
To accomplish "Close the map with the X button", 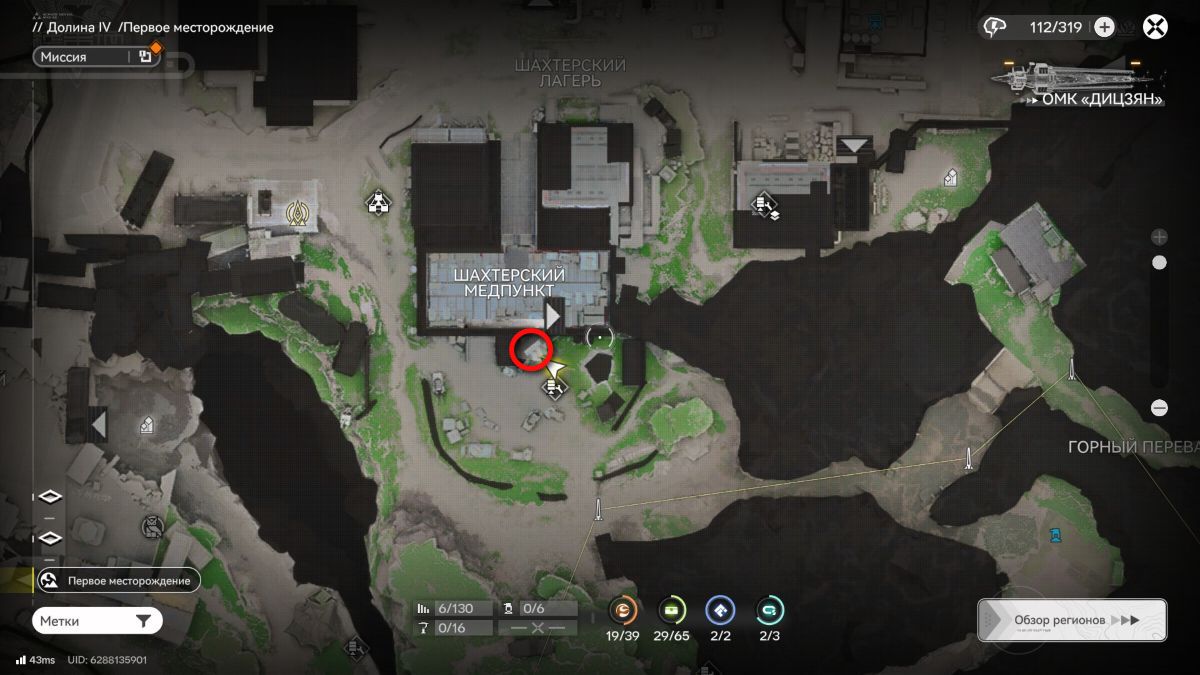I will coord(1156,27).
